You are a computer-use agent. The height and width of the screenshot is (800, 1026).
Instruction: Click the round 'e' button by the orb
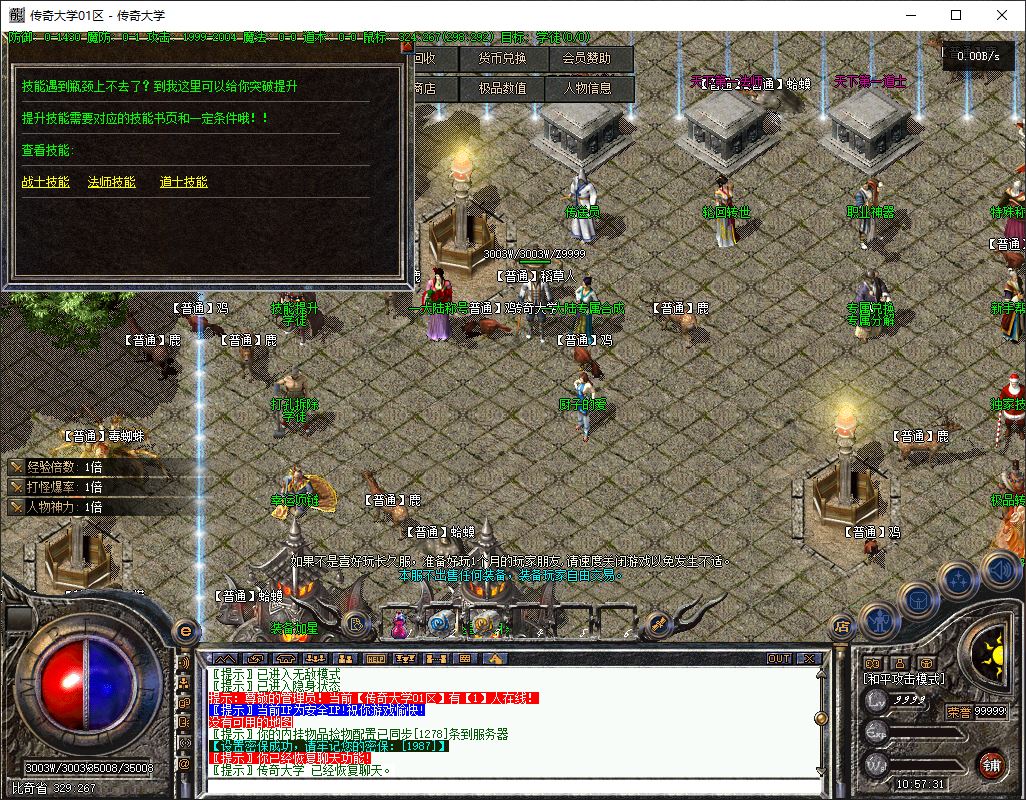click(x=185, y=631)
